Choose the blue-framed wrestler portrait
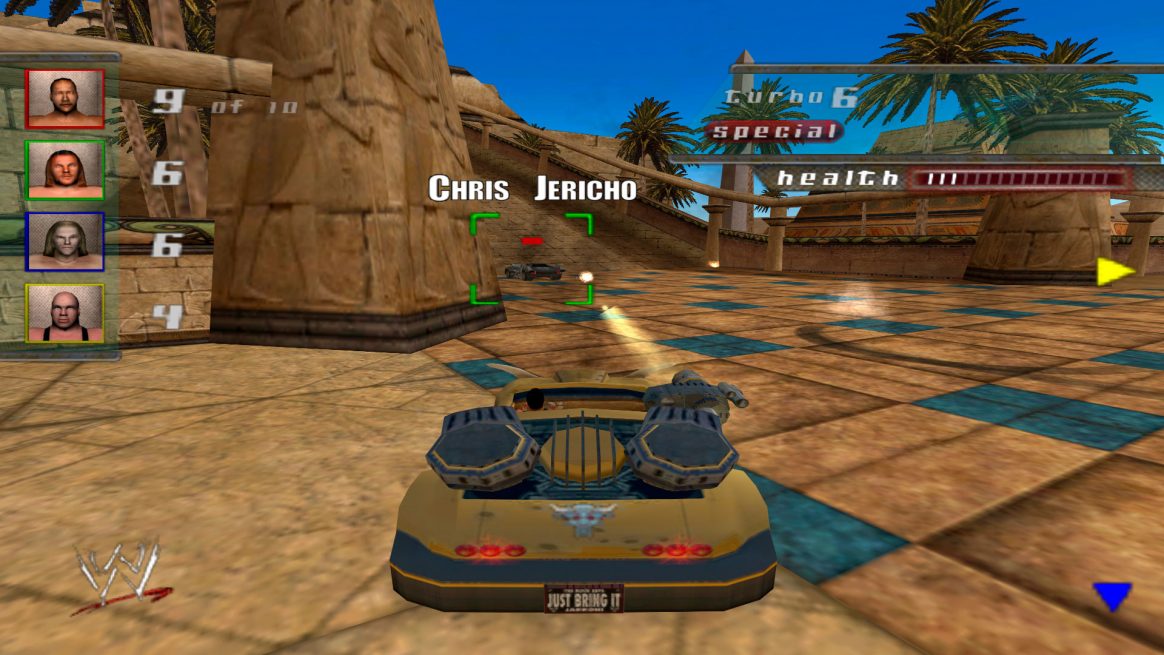 pos(64,241)
